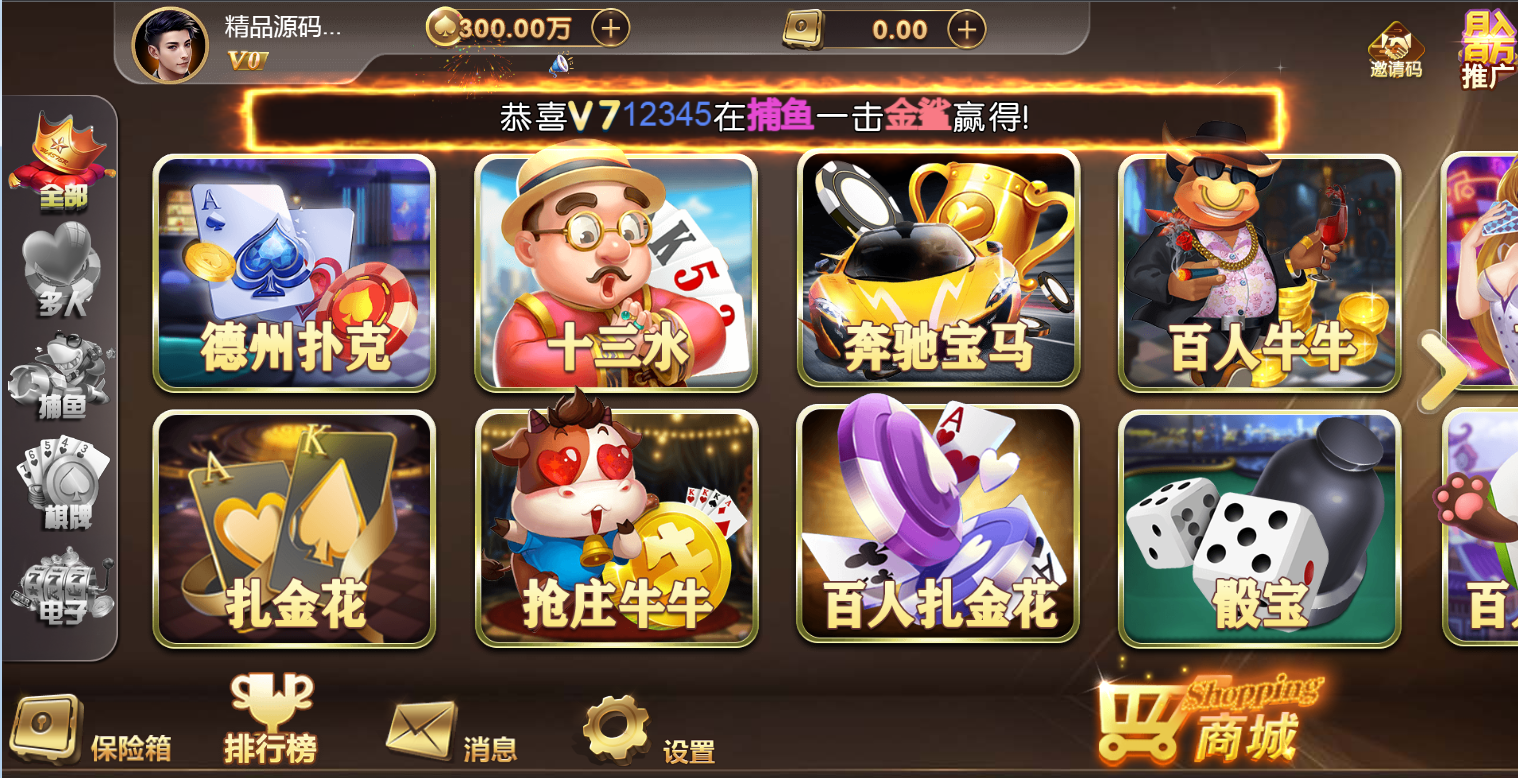Click the loudspeaker on the announcement banner
Image resolution: width=1518 pixels, height=778 pixels.
click(x=562, y=62)
